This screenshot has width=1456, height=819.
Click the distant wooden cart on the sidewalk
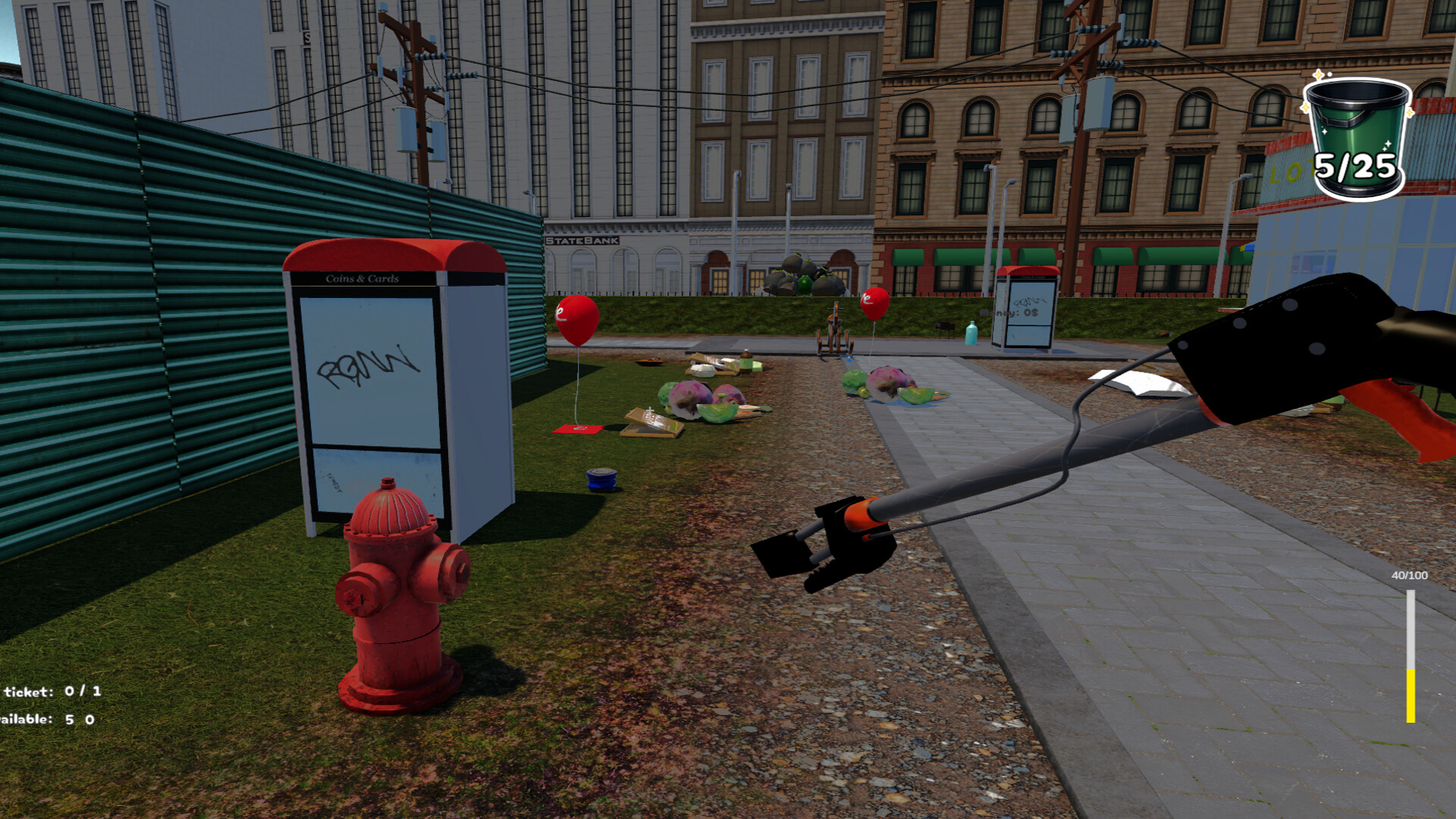[x=834, y=328]
